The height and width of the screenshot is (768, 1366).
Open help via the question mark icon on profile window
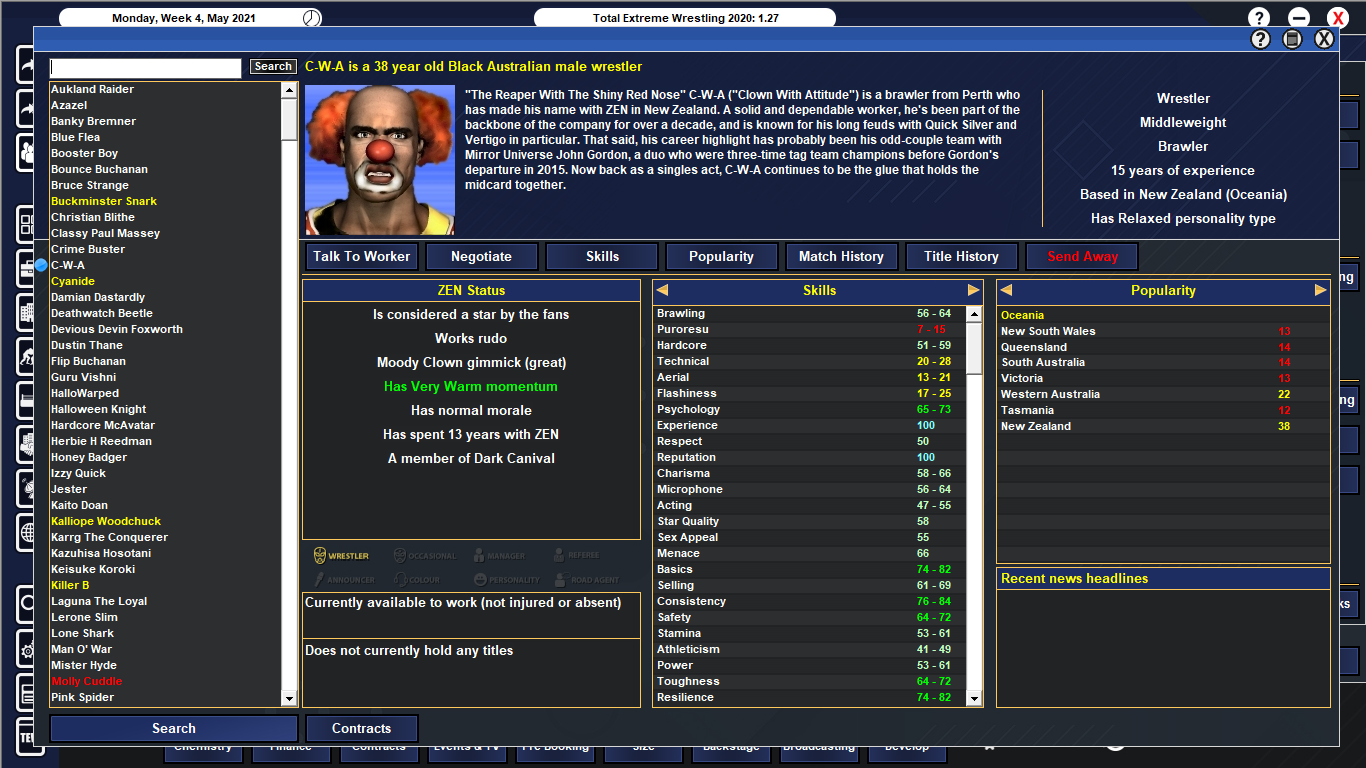tap(1262, 38)
